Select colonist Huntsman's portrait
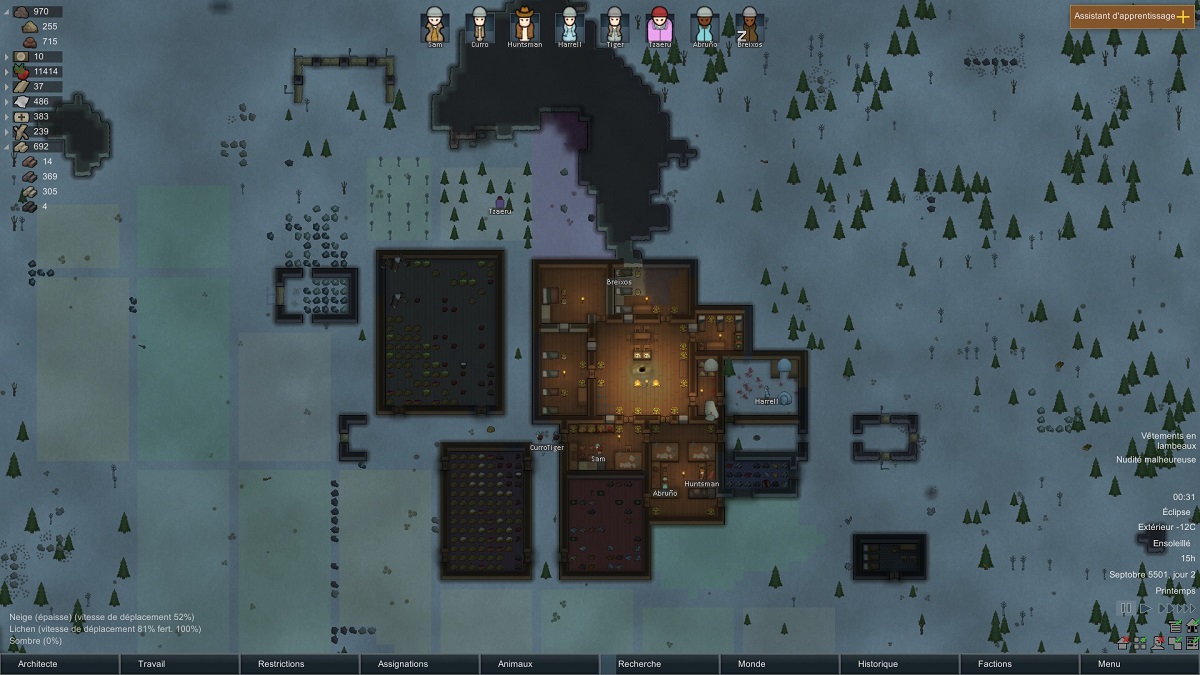1200x675 pixels. pyautogui.click(x=525, y=24)
